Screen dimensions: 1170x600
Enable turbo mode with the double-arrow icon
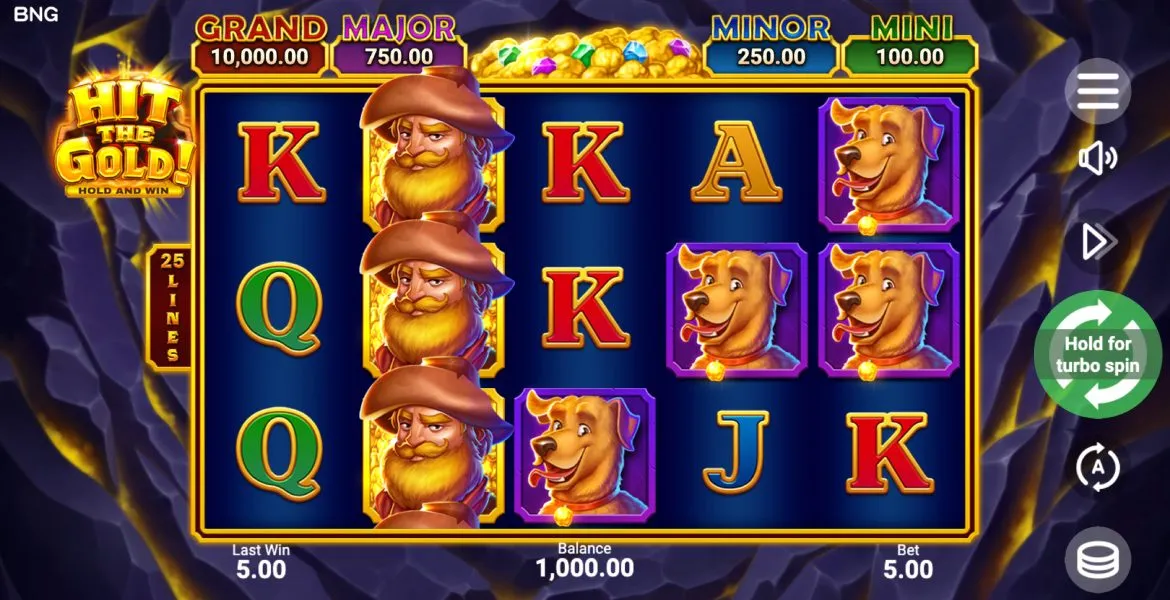[x=1097, y=241]
